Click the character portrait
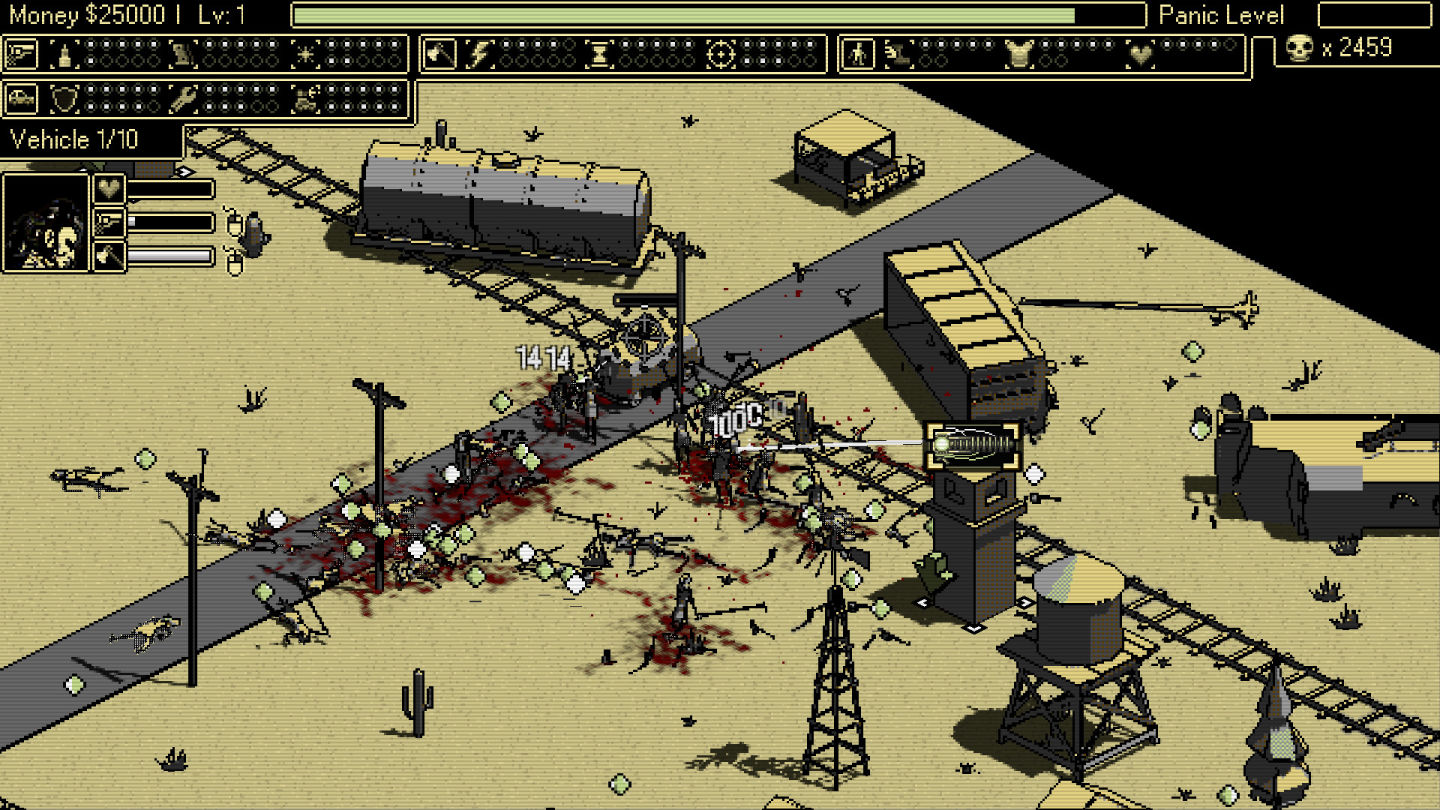Viewport: 1440px width, 810px height. click(x=45, y=223)
